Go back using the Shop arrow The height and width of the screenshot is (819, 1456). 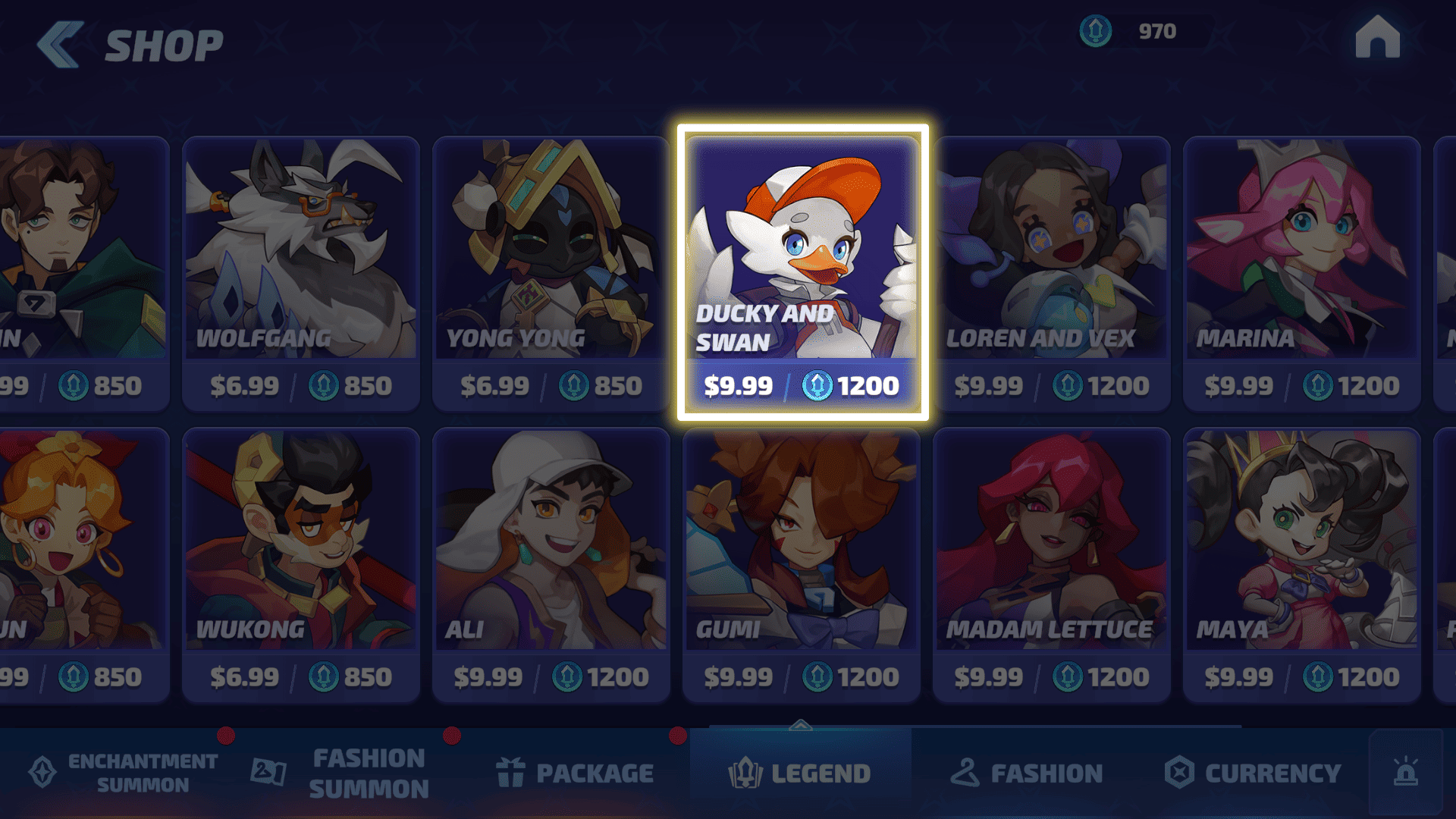tap(60, 45)
